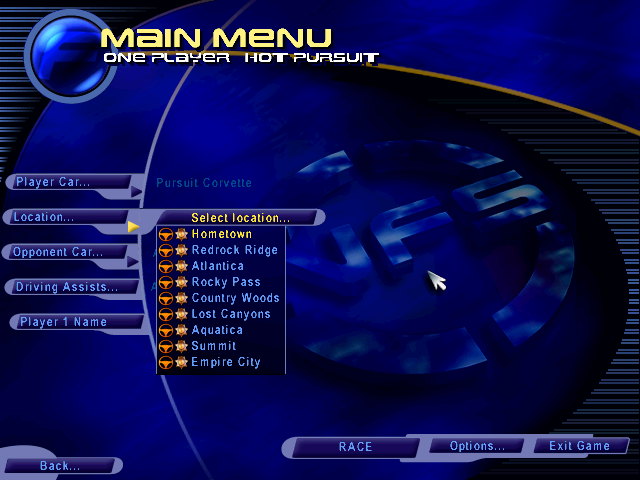This screenshot has height=480, width=640.
Task: Choose the Country Woods track
Action: click(235, 298)
